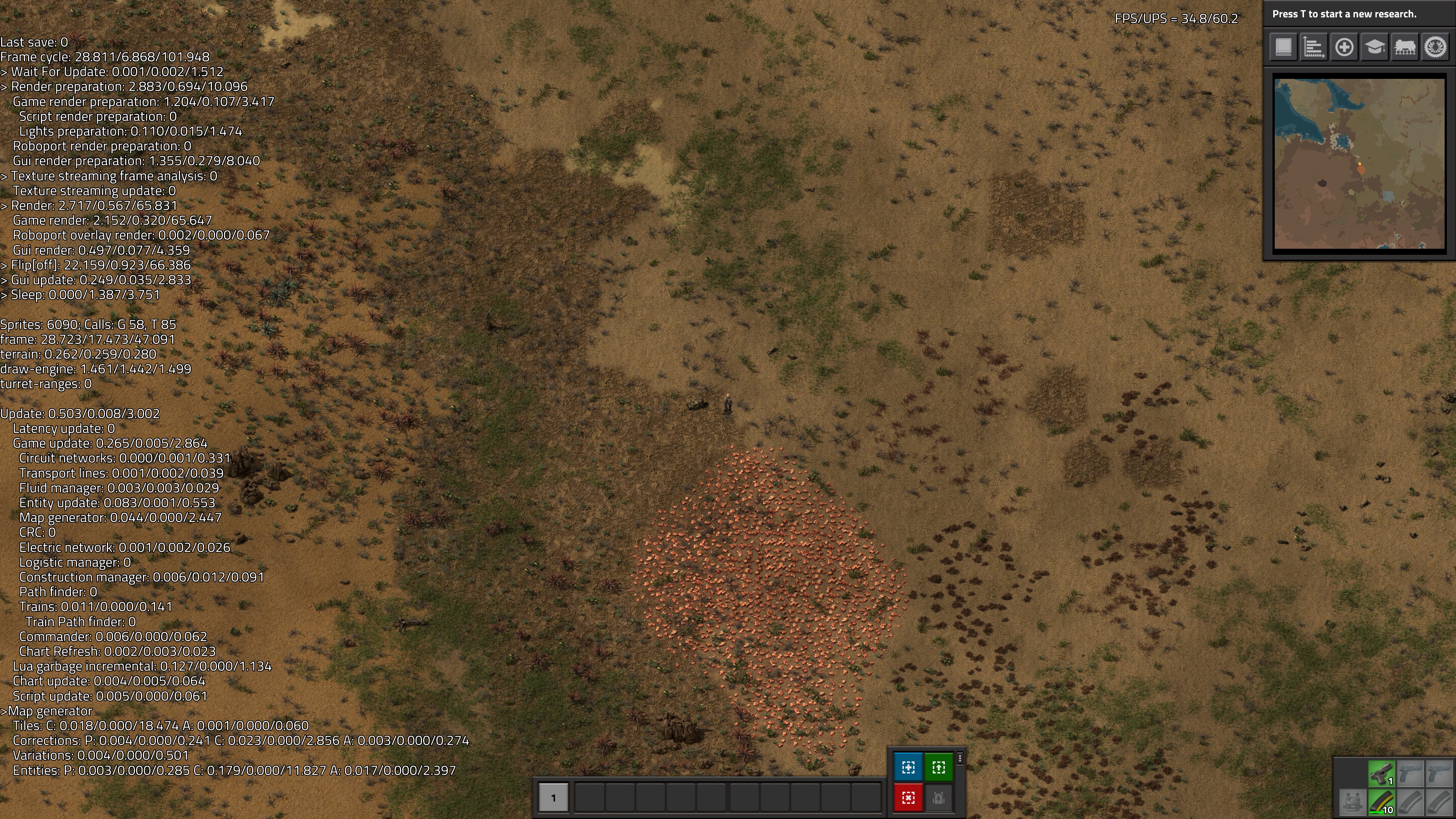Open the blueprint library book button
This screenshot has width=1456, height=819.
[x=1283, y=47]
